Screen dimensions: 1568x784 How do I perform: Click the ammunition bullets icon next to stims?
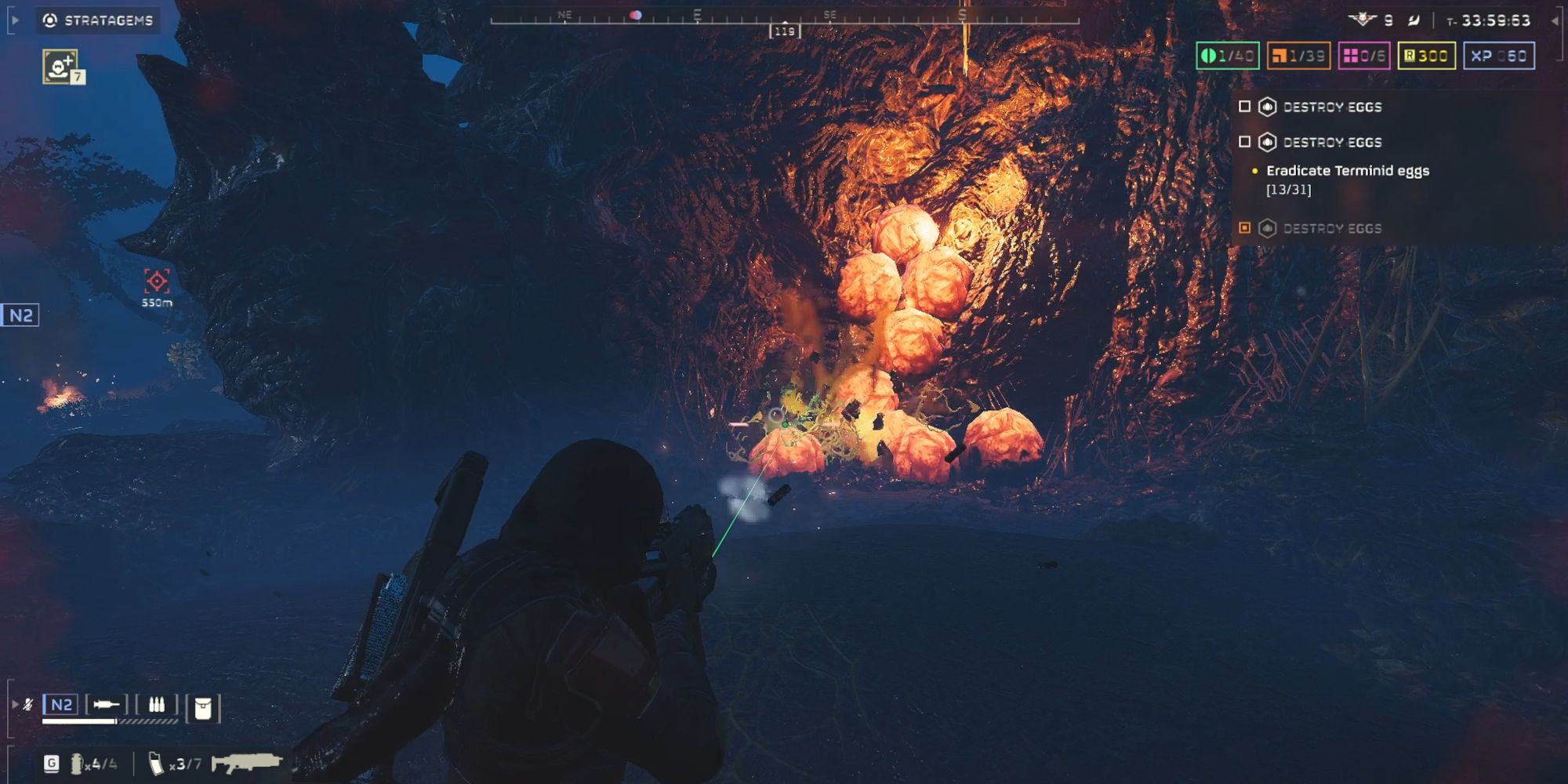click(x=157, y=703)
